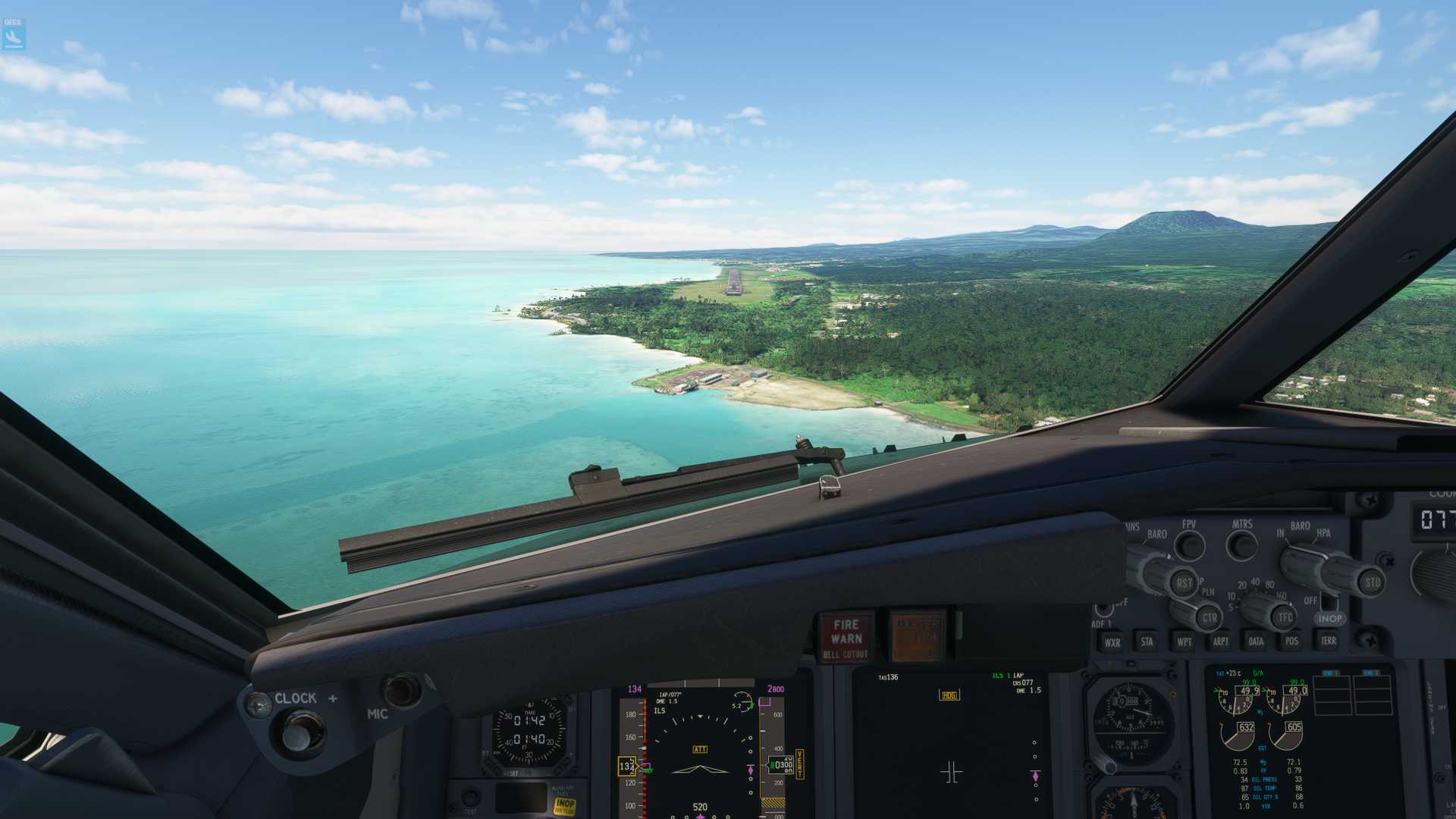Push the RST minimums reset button

point(1184,583)
